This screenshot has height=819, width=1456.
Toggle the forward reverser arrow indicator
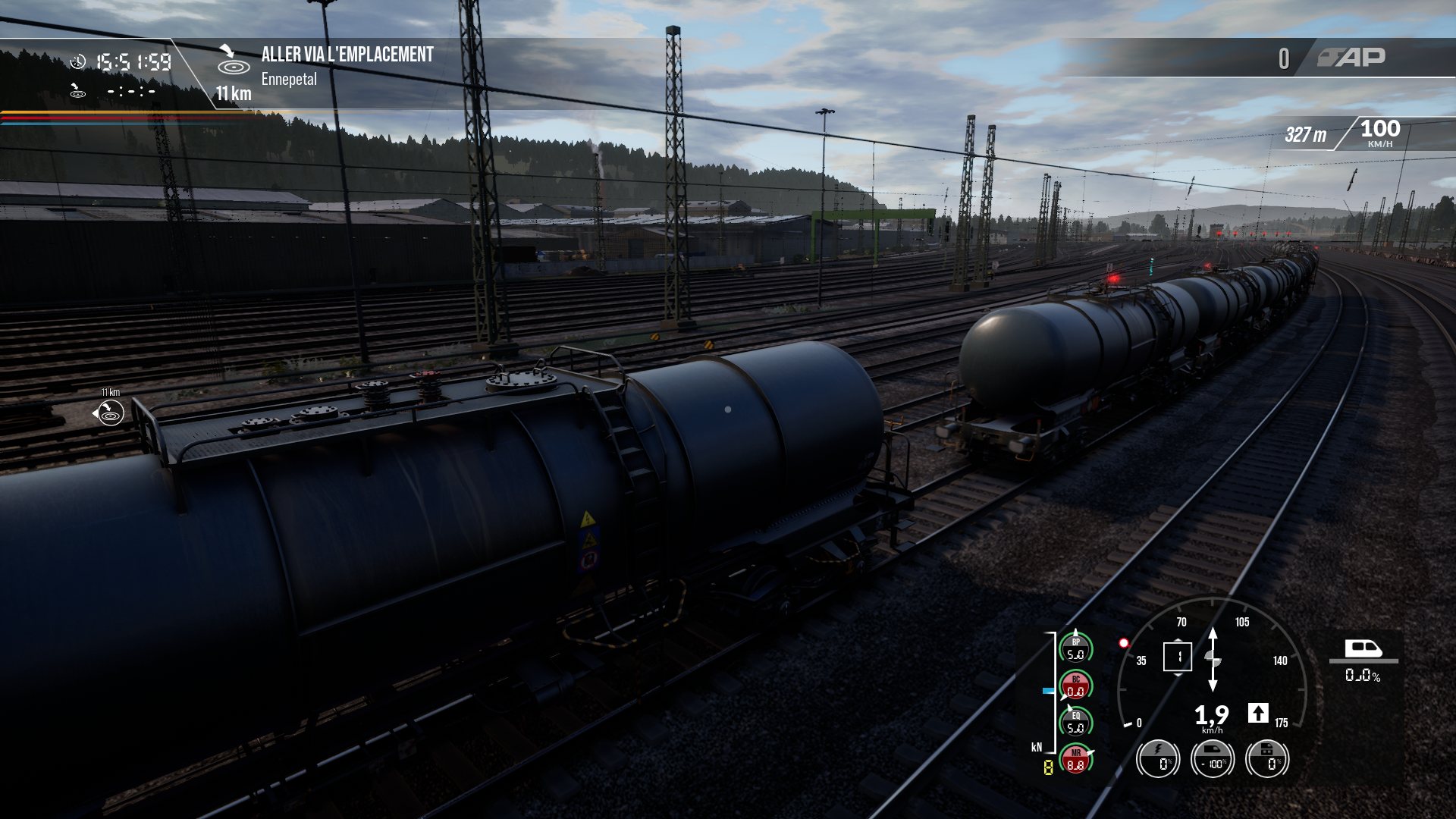1258,713
